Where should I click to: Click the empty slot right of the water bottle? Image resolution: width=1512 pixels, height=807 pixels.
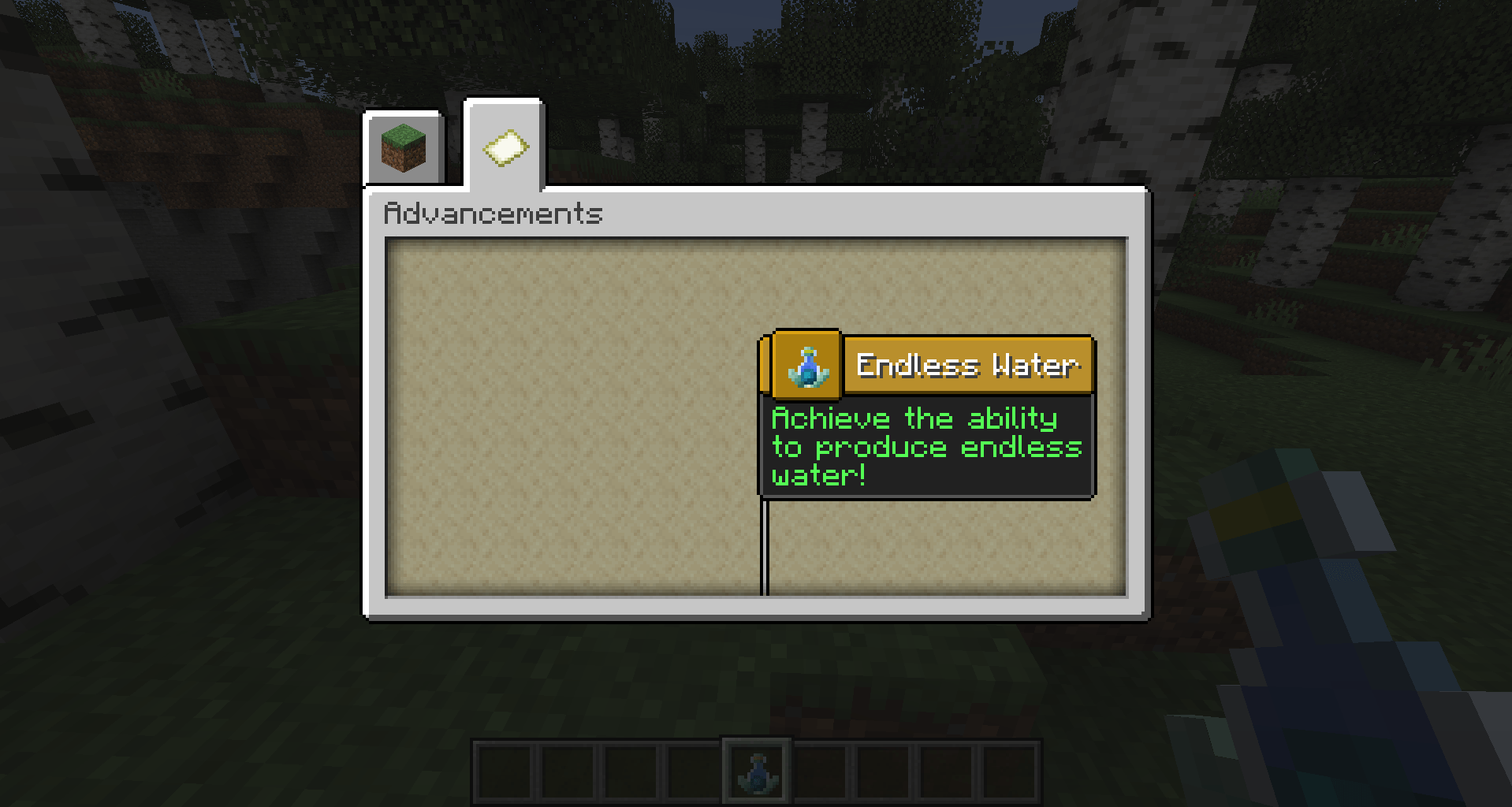(817, 768)
